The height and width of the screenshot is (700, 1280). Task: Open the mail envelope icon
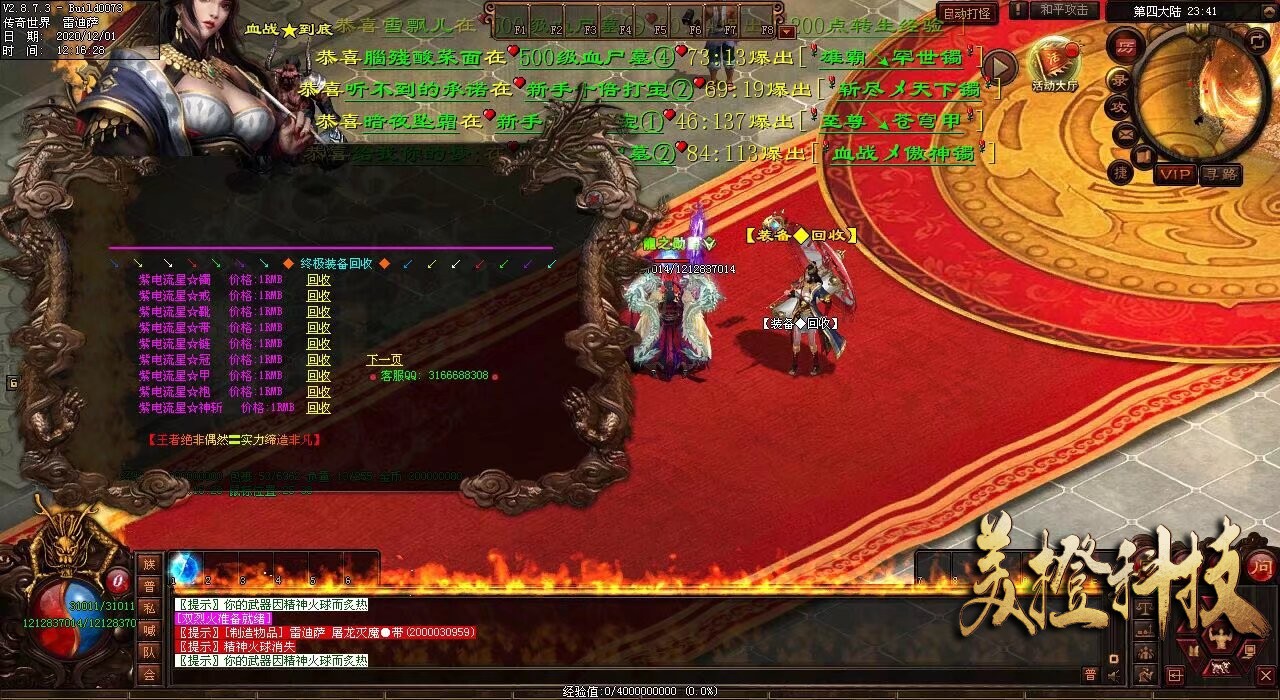1124,132
